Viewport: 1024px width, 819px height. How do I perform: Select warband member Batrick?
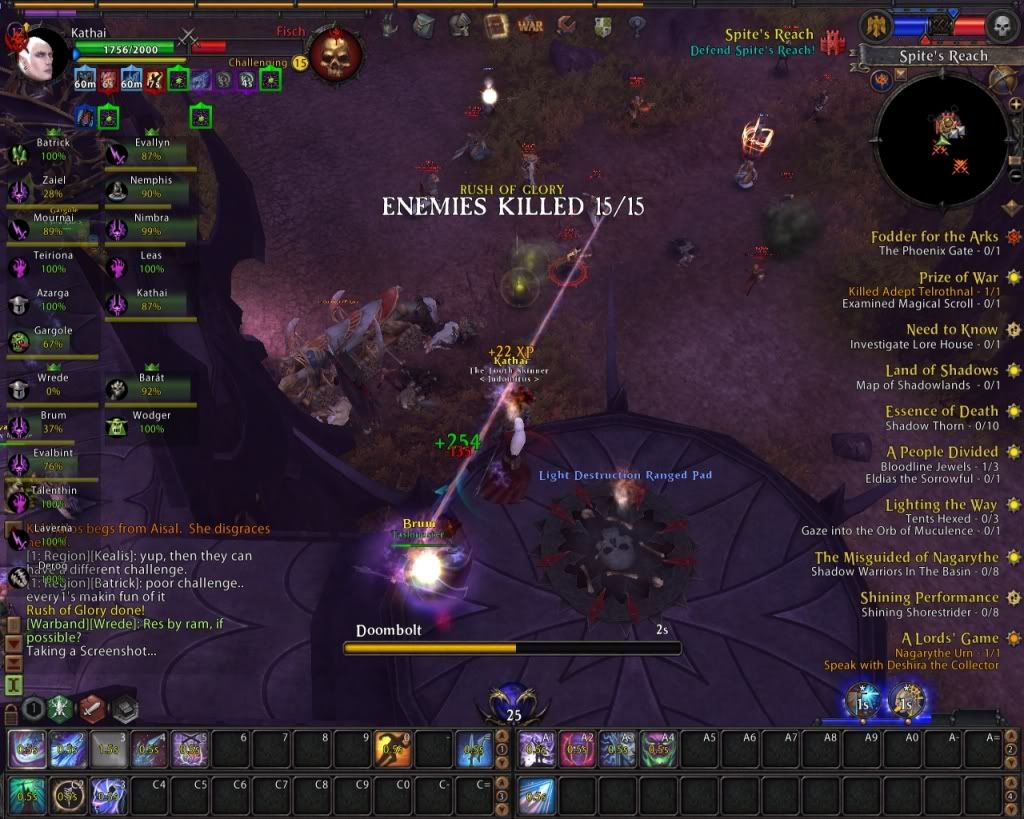point(52,151)
